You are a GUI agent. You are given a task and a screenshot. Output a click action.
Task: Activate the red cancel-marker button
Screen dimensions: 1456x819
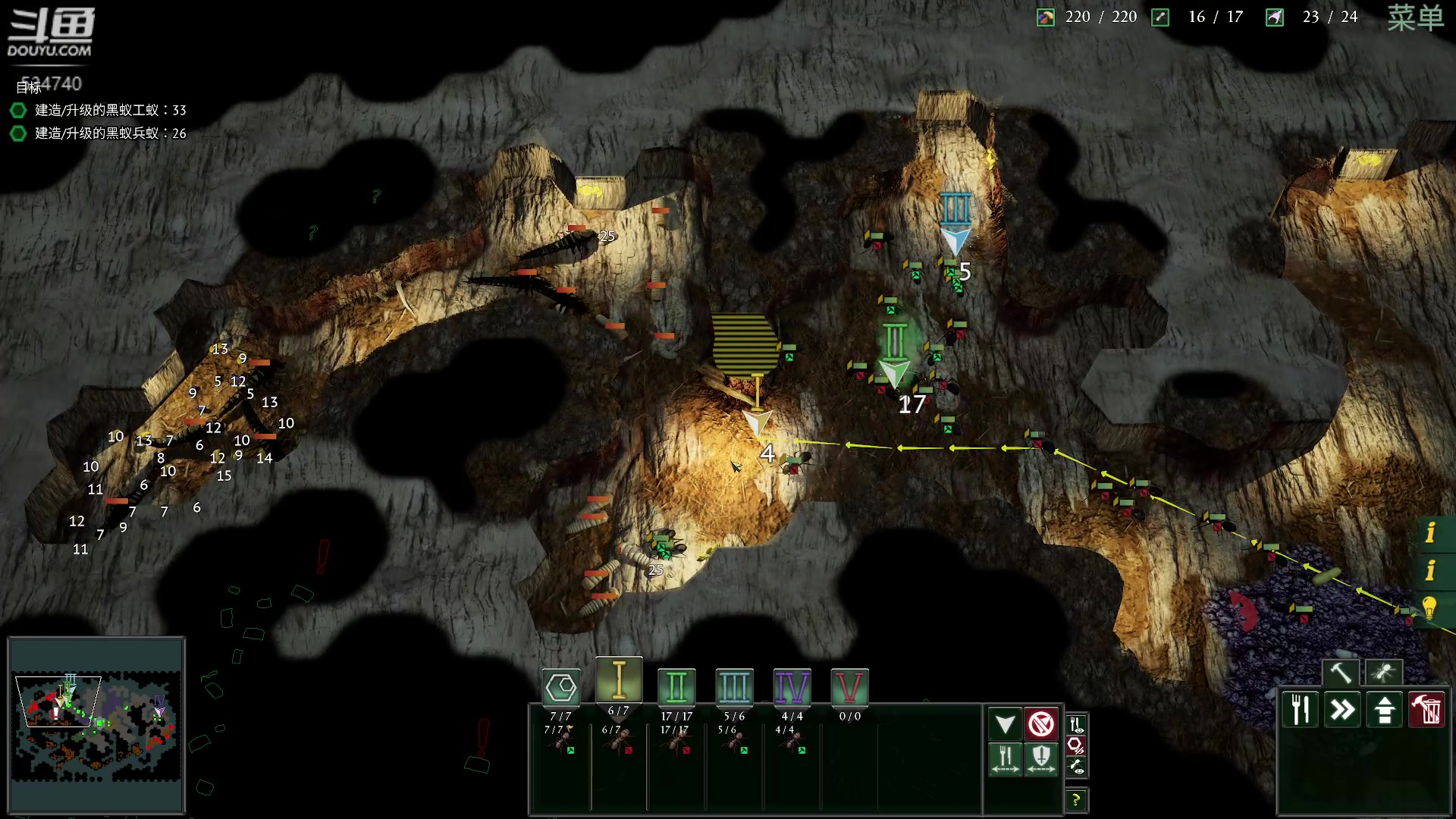tap(1041, 724)
